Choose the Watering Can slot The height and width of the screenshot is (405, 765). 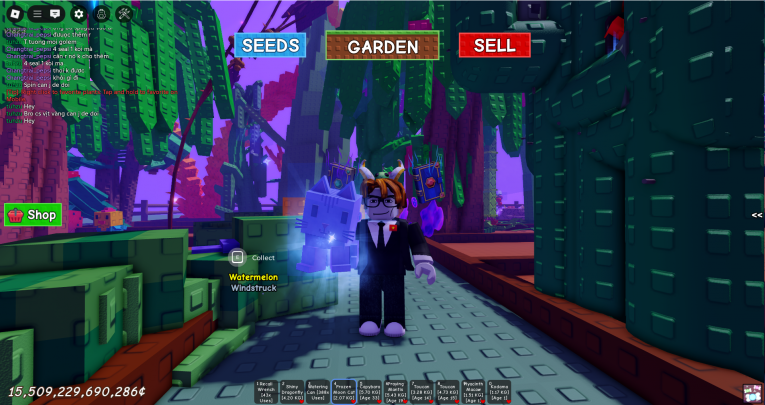click(318, 391)
